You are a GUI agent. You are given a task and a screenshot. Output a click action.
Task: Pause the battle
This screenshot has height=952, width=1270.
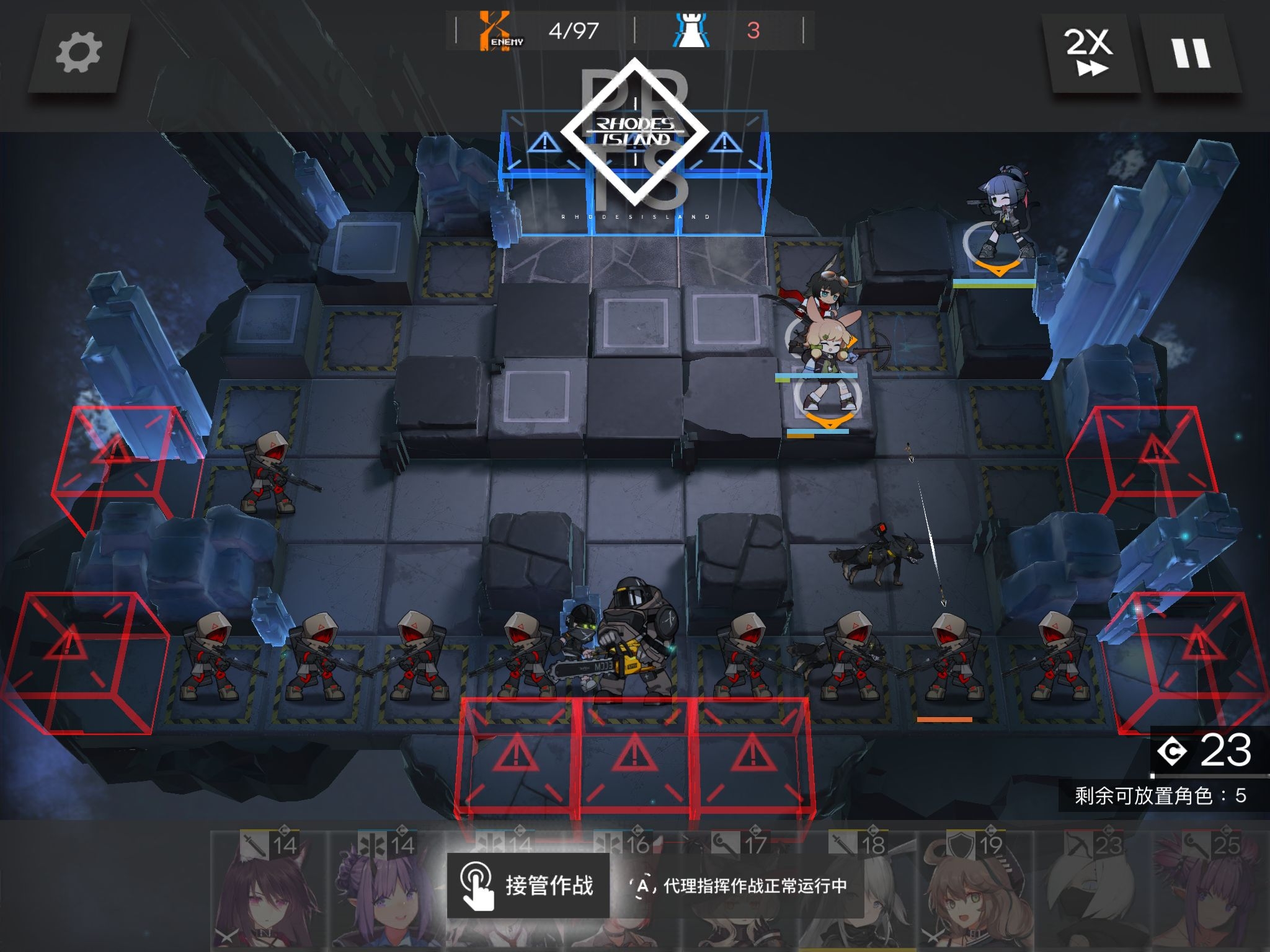(1190, 53)
